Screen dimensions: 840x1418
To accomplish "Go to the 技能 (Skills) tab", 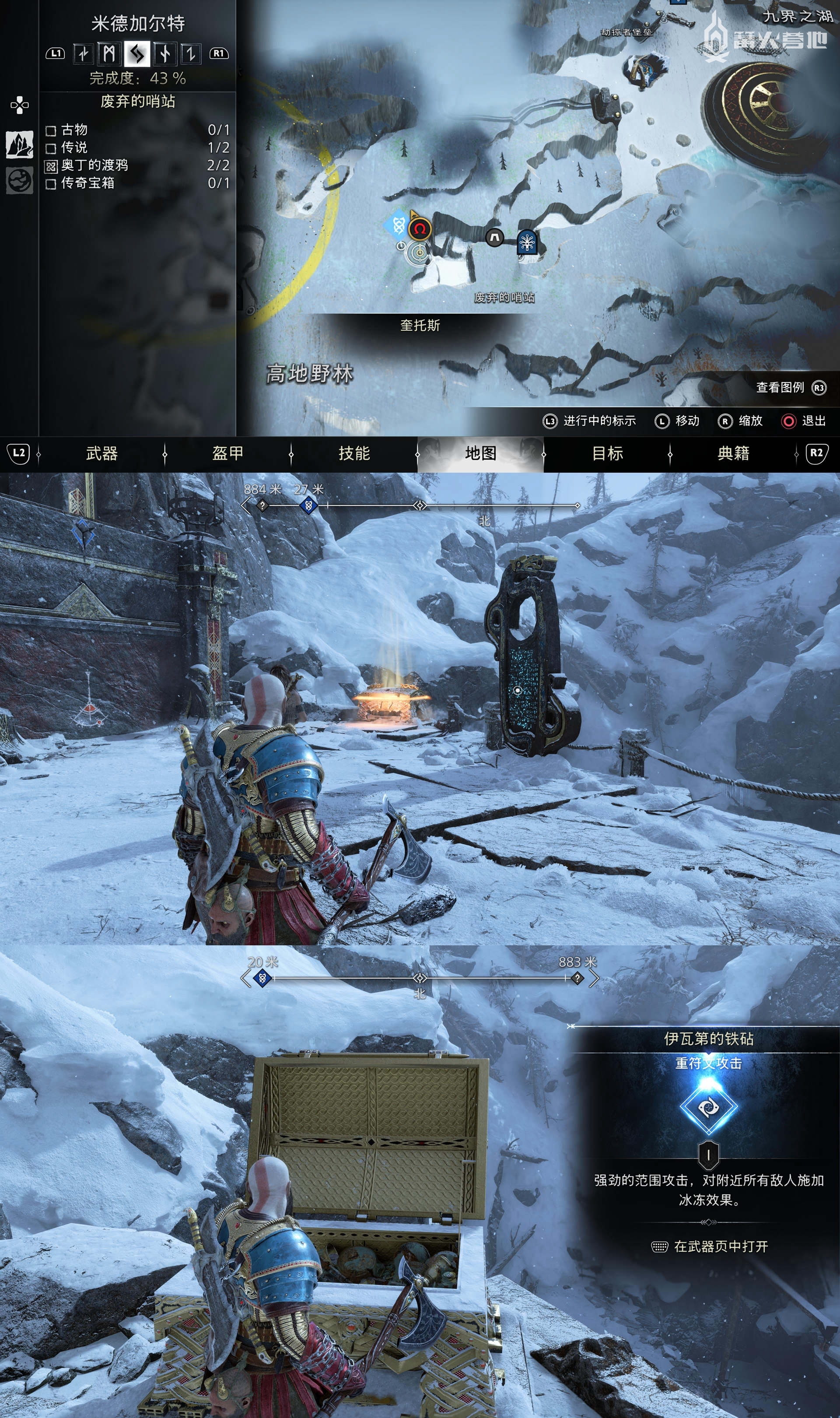I will pos(354,453).
